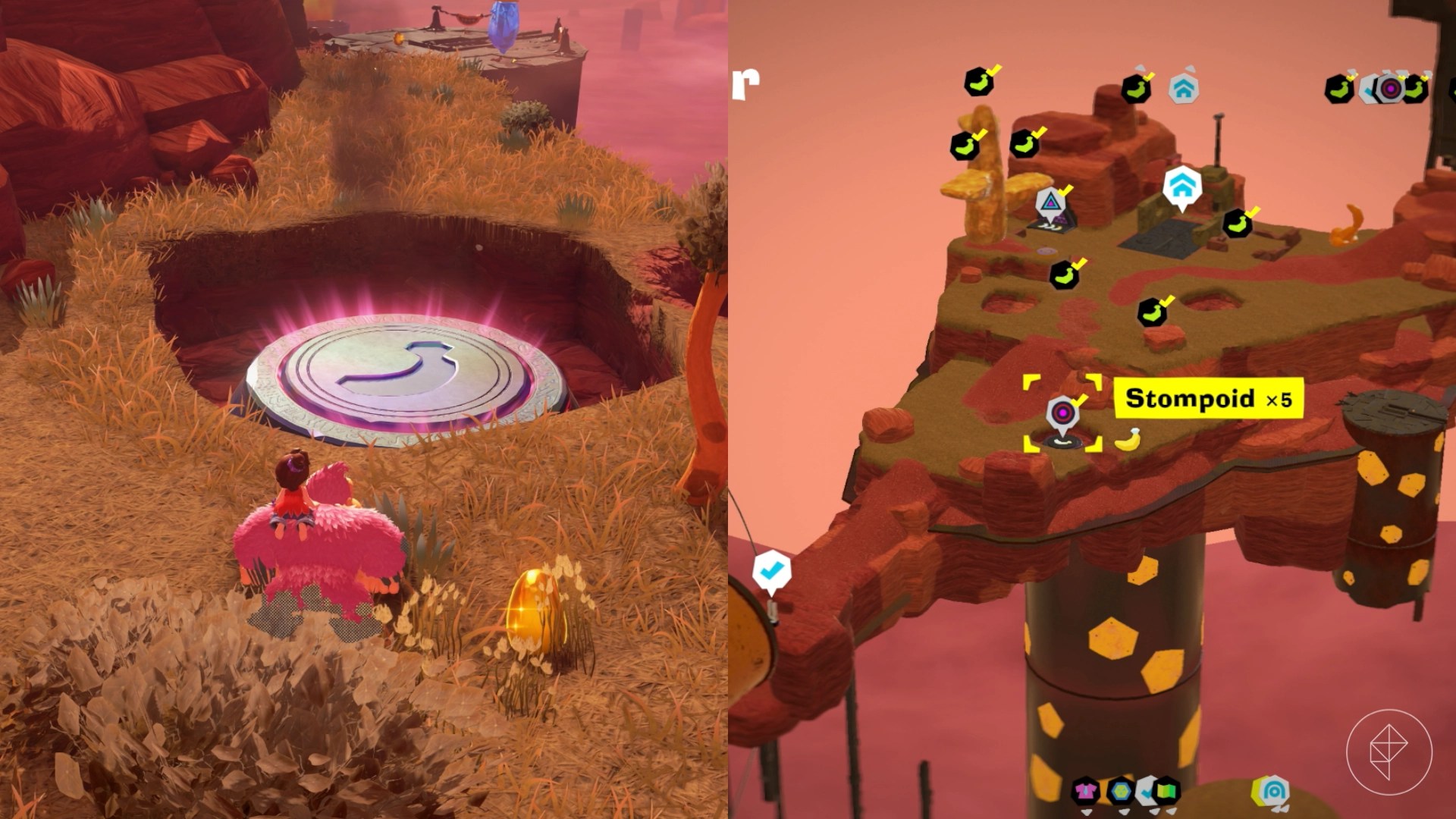Select the yellow banana icon beside the Stompoid marker
1456x819 pixels.
1129,439
